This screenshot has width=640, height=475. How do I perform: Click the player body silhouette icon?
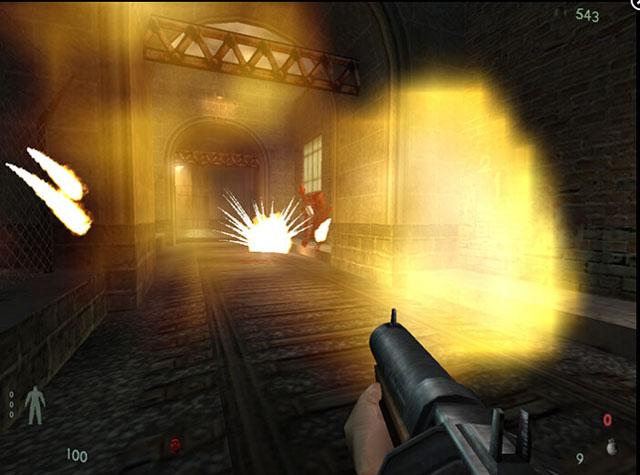tap(35, 404)
